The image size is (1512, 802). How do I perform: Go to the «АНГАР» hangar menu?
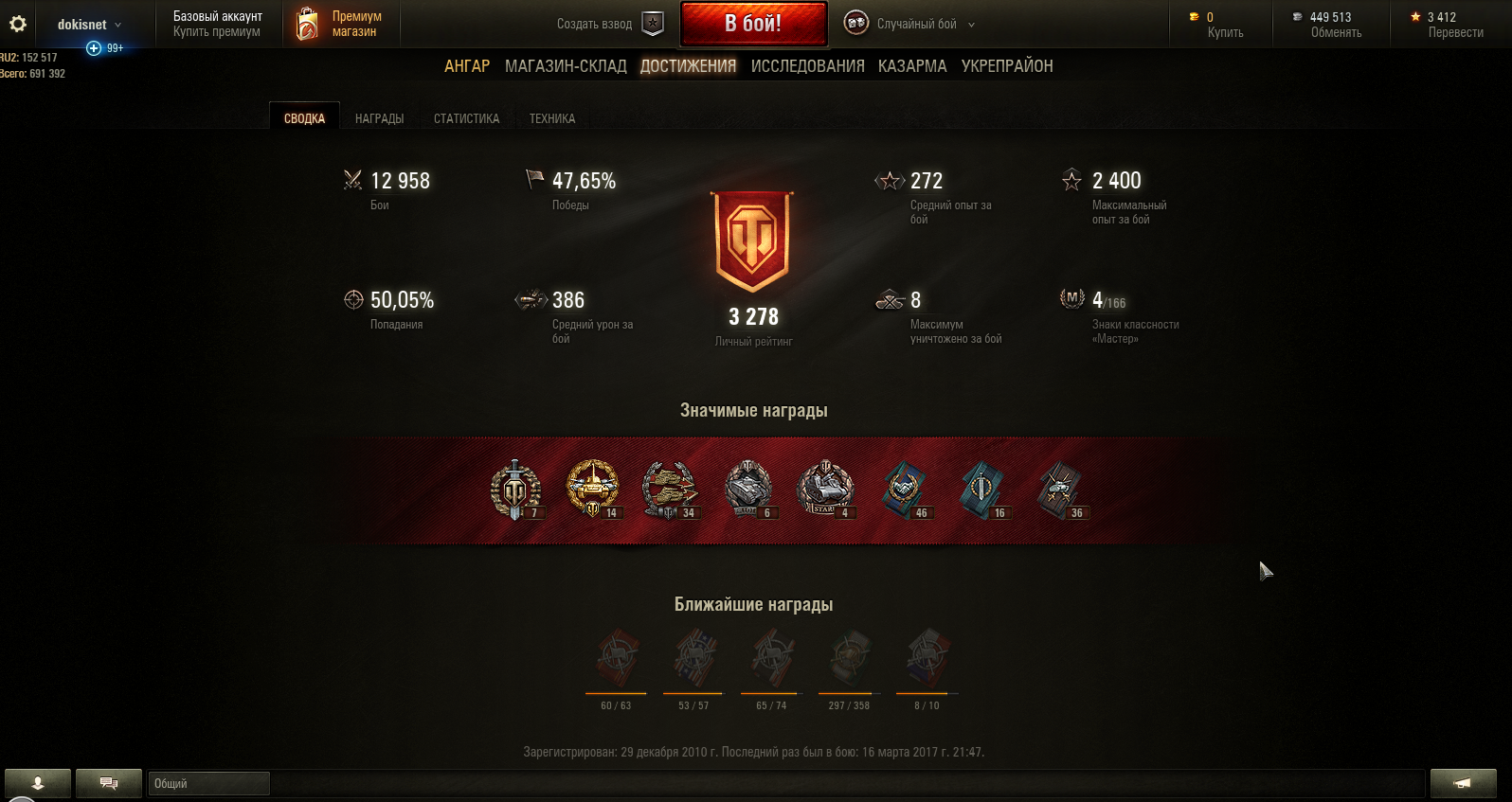[467, 66]
